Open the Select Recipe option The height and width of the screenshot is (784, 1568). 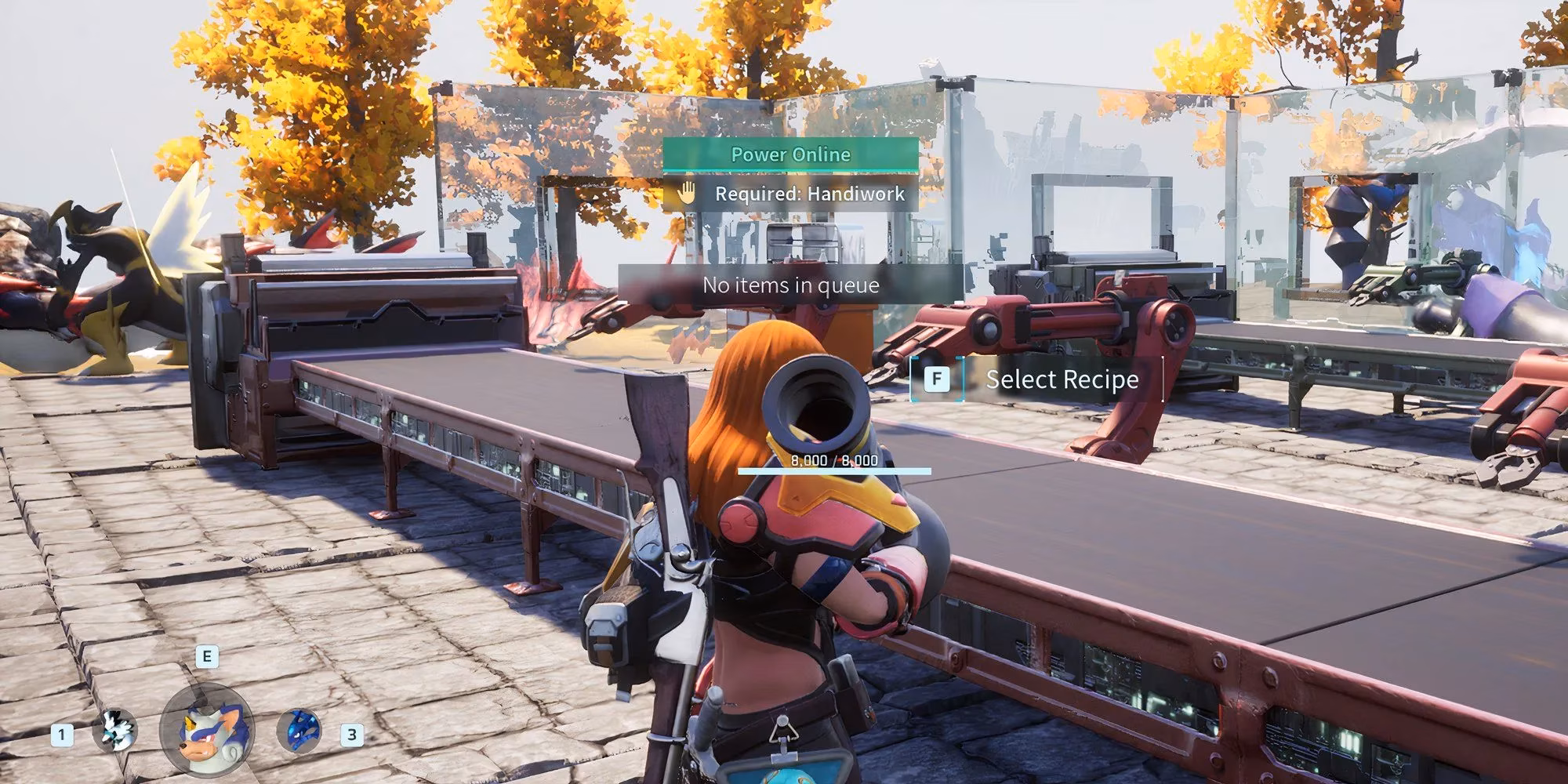click(x=1061, y=379)
